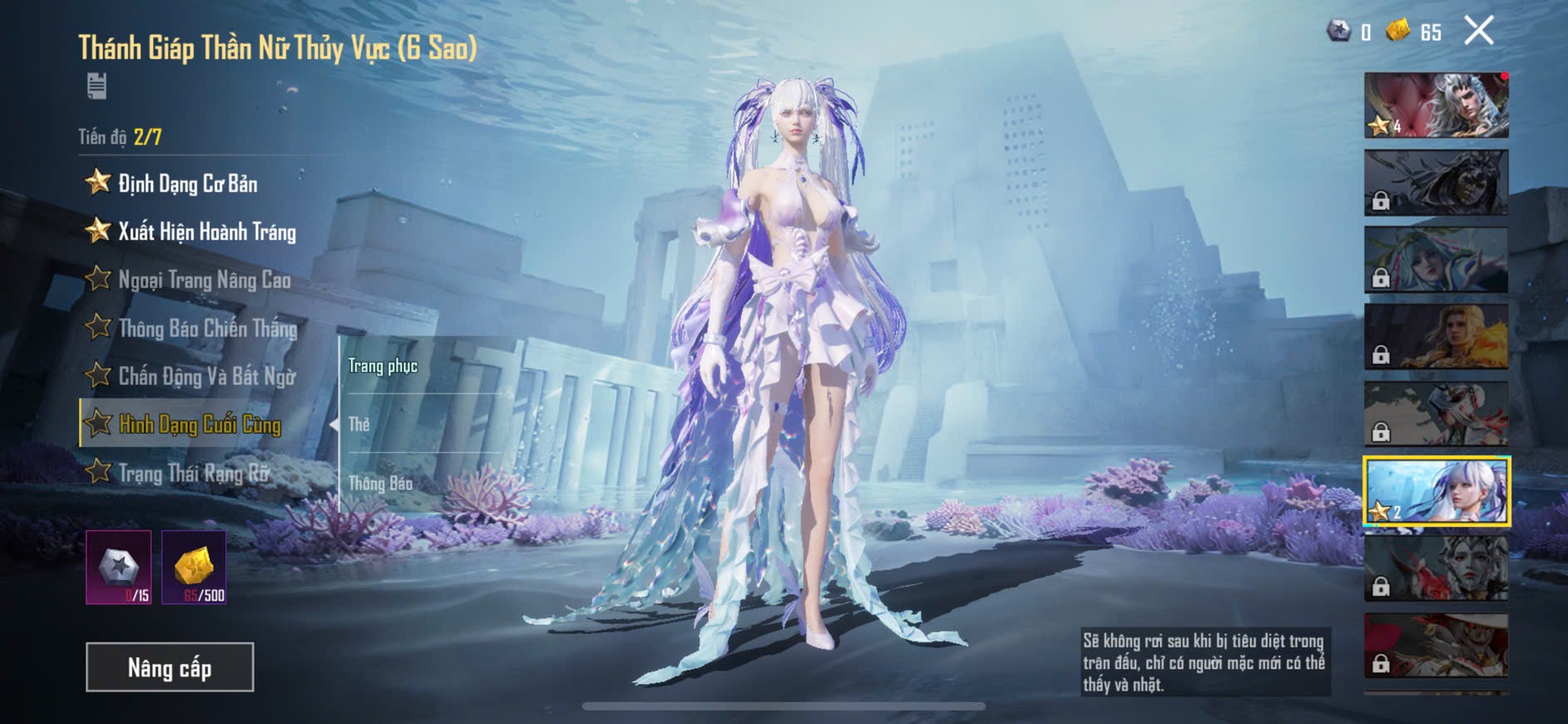
Task: Open the Thẻ sub-option
Action: pyautogui.click(x=359, y=424)
